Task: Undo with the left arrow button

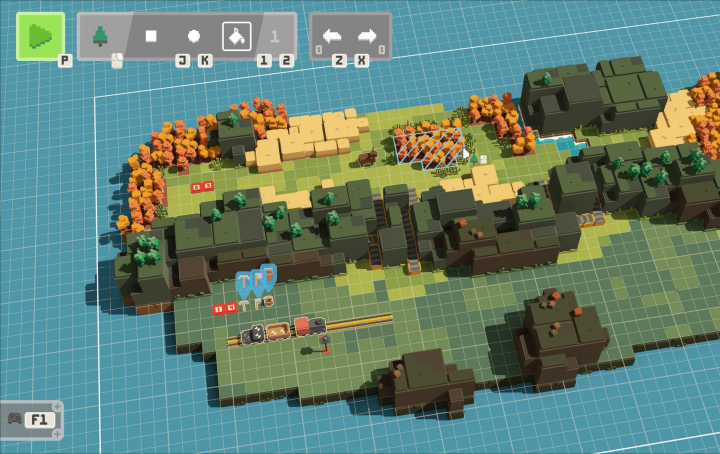Action: [x=332, y=36]
